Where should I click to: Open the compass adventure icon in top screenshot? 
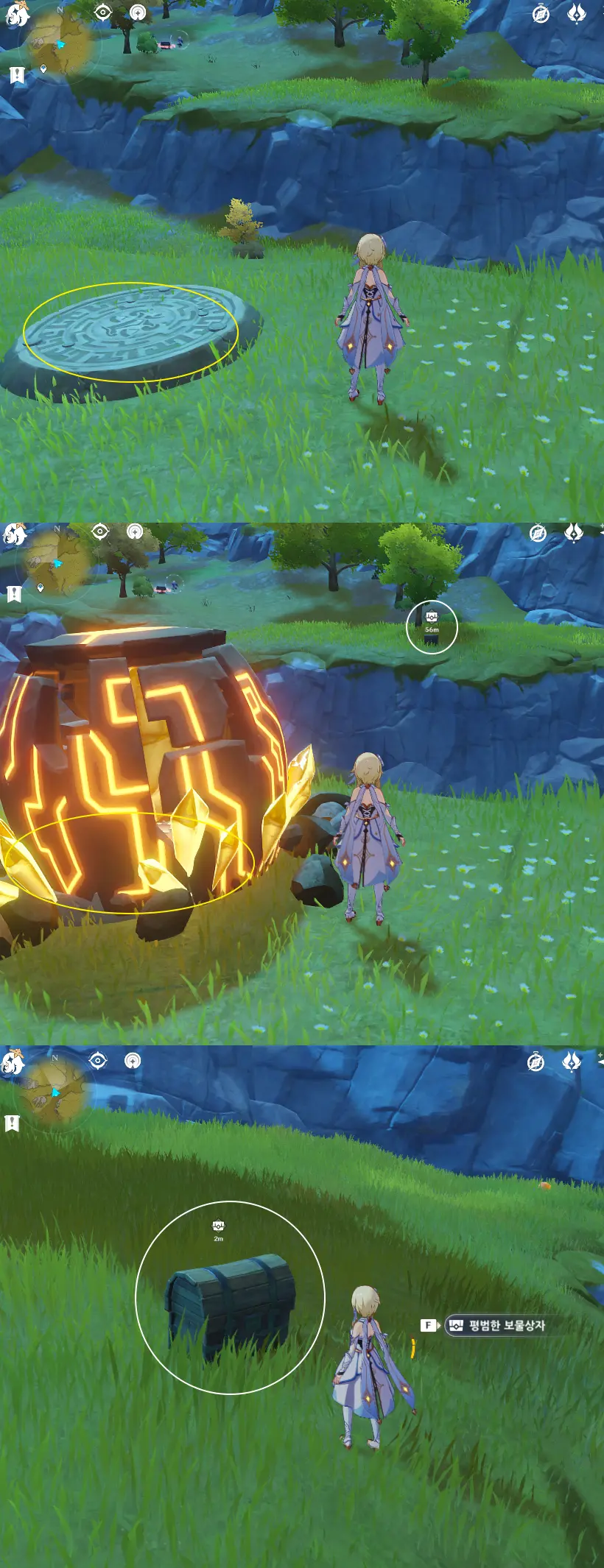pos(541,15)
